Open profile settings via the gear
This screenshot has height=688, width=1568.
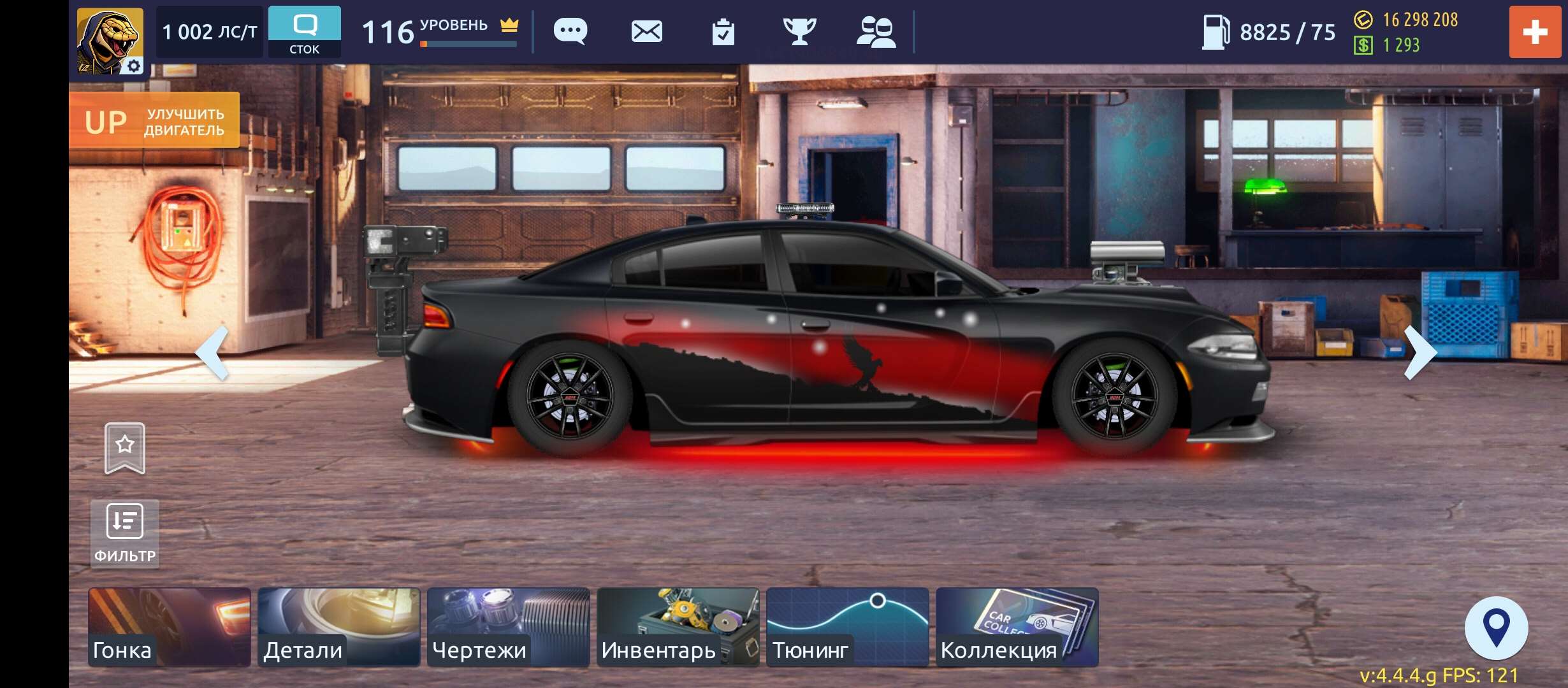click(x=134, y=66)
